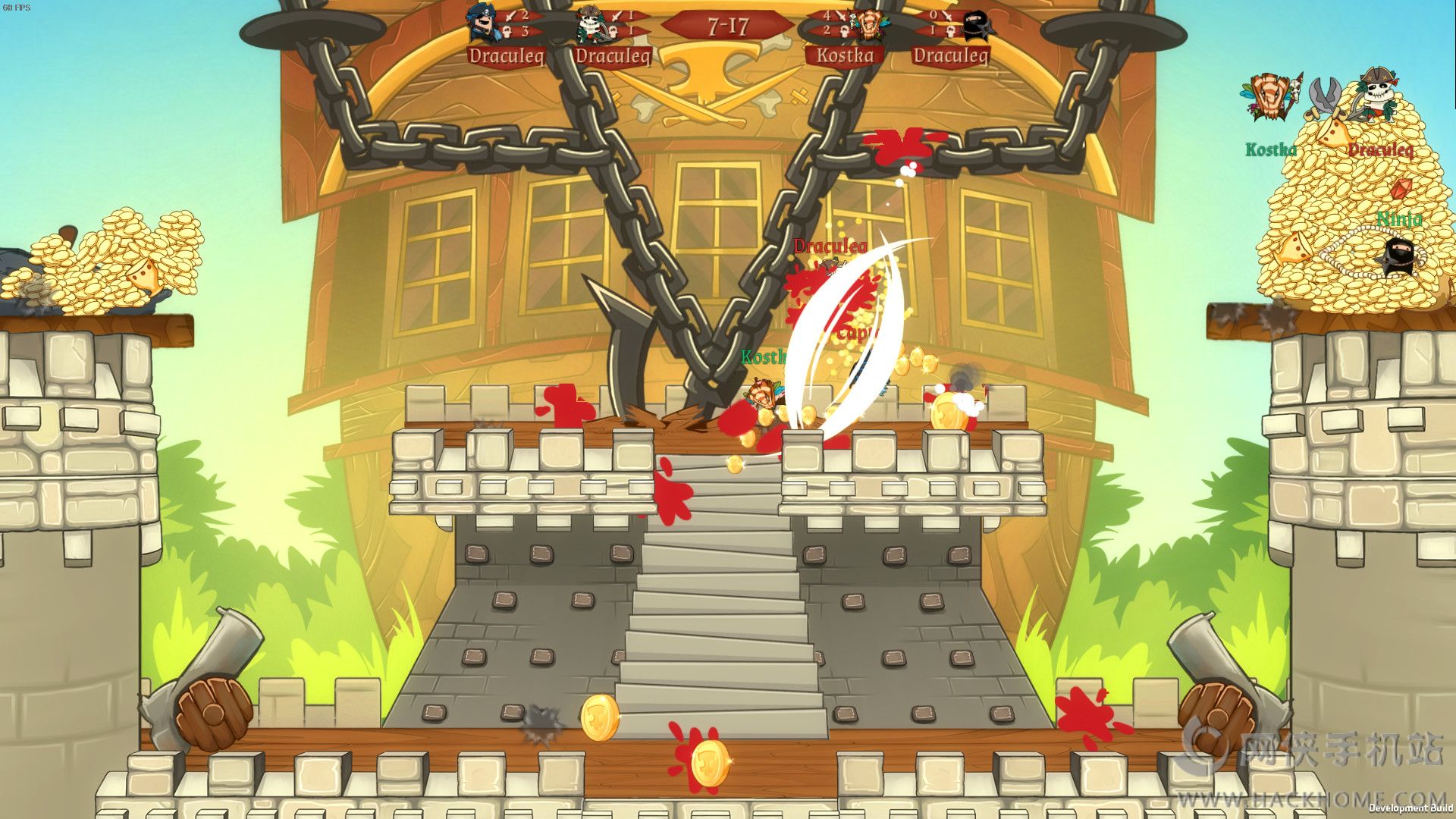Select the black ninja portrait in scoreboard

click(974, 26)
